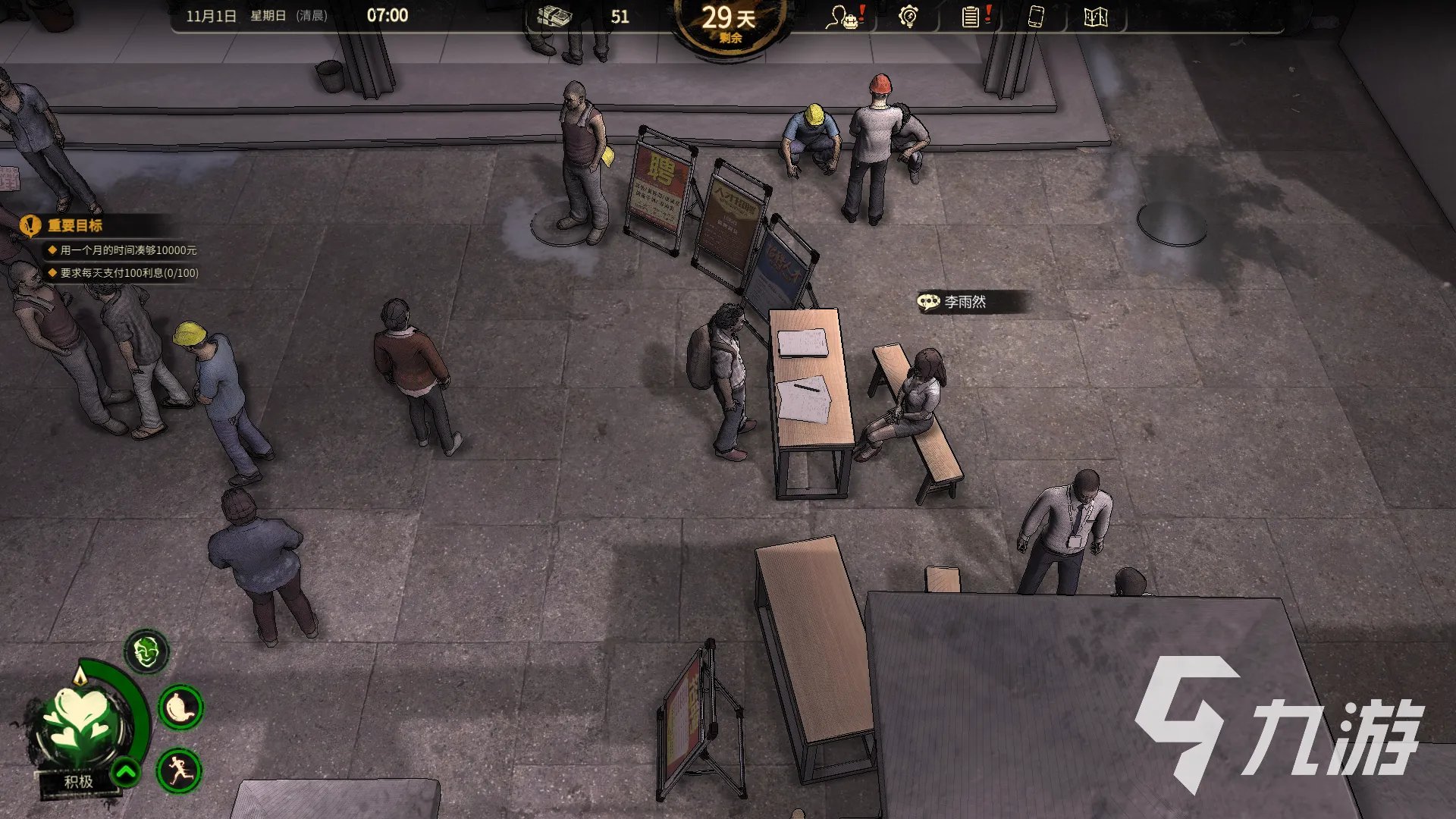Select the 重要目标 objectives header
Image resolution: width=1456 pixels, height=819 pixels.
pos(74,225)
